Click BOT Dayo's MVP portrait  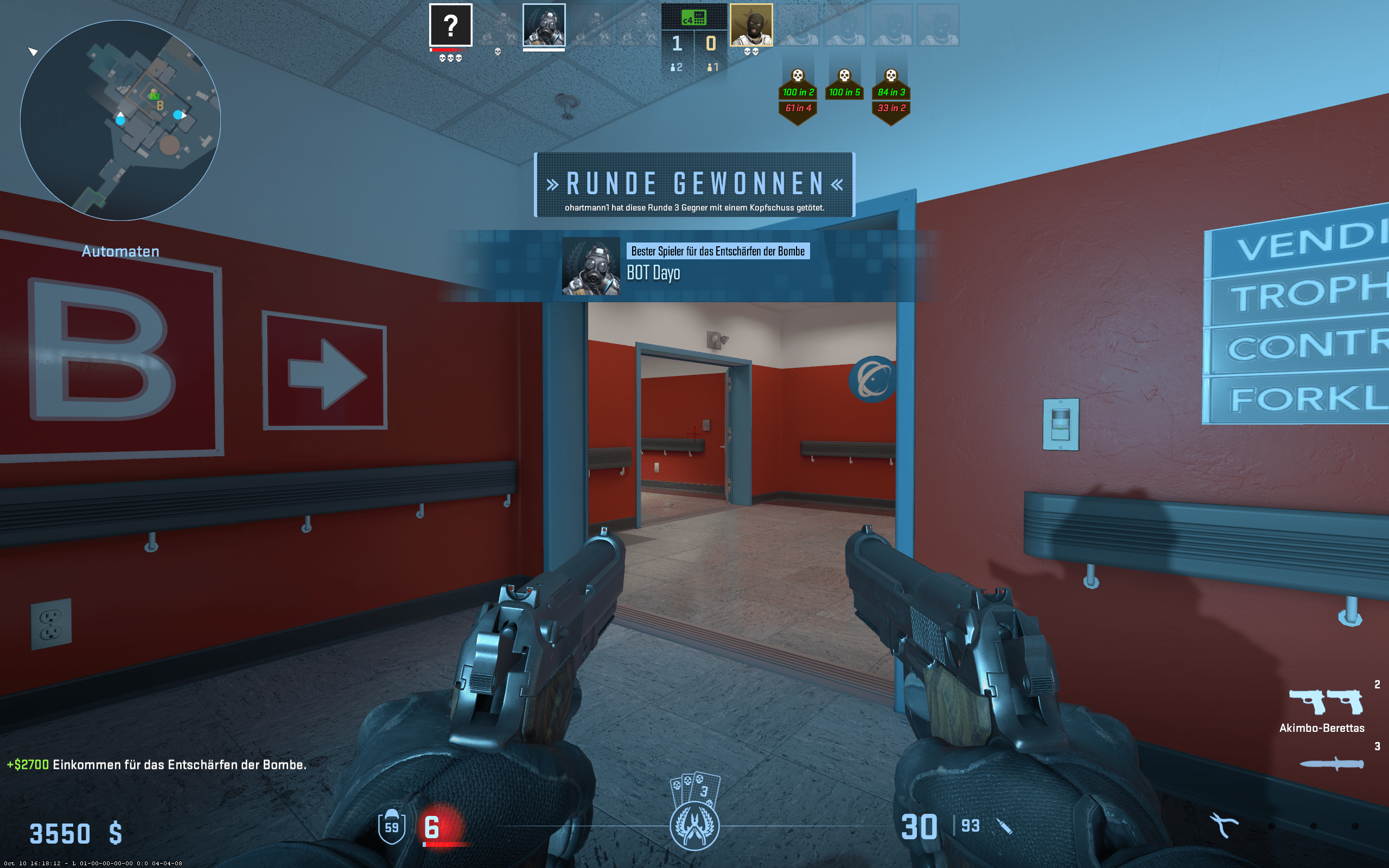click(x=591, y=266)
